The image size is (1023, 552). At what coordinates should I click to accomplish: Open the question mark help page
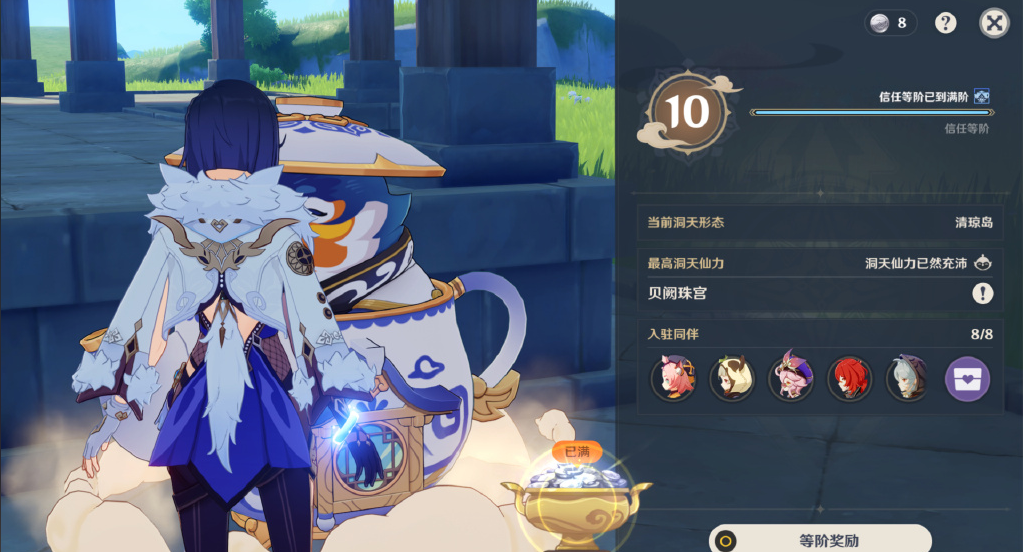click(945, 23)
